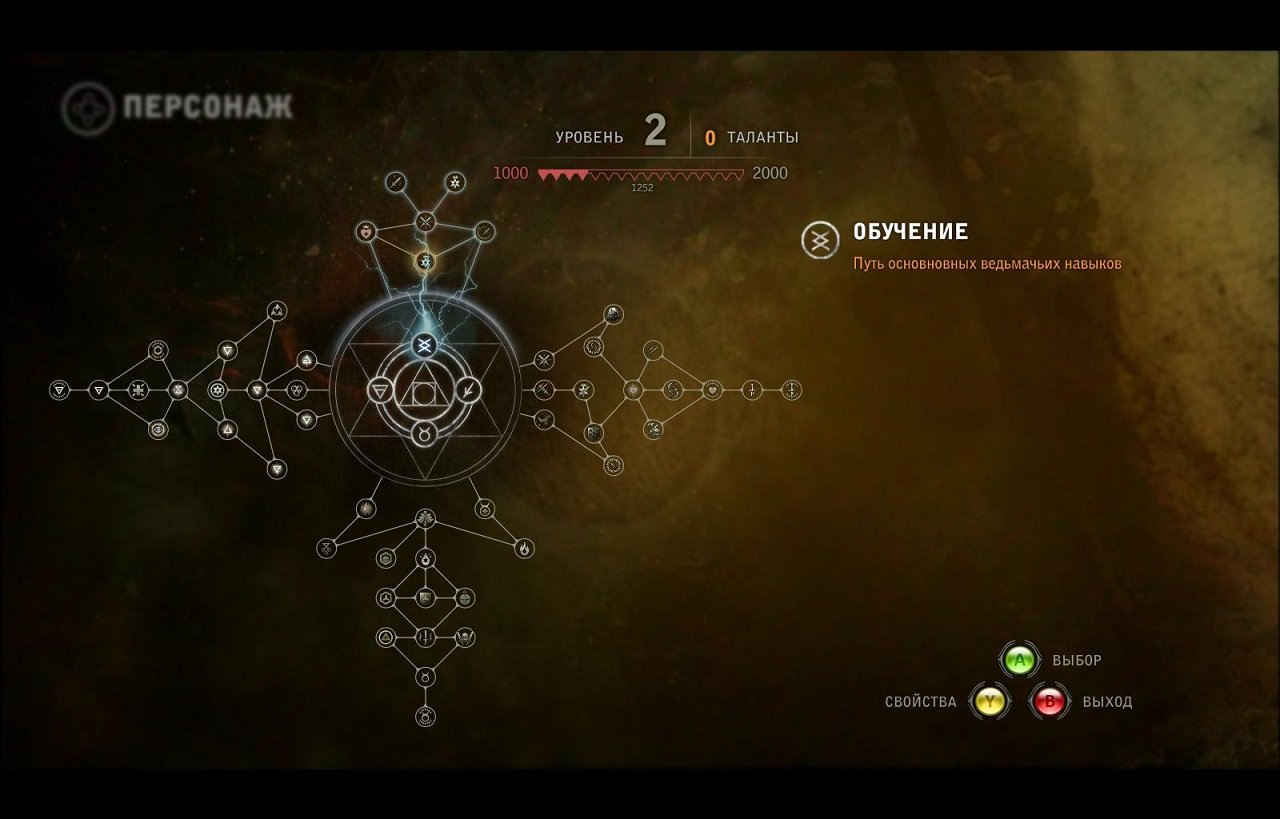Select the skull skill node in the lower alchemy branch
Image resolution: width=1280 pixels, height=819 pixels.
463,637
